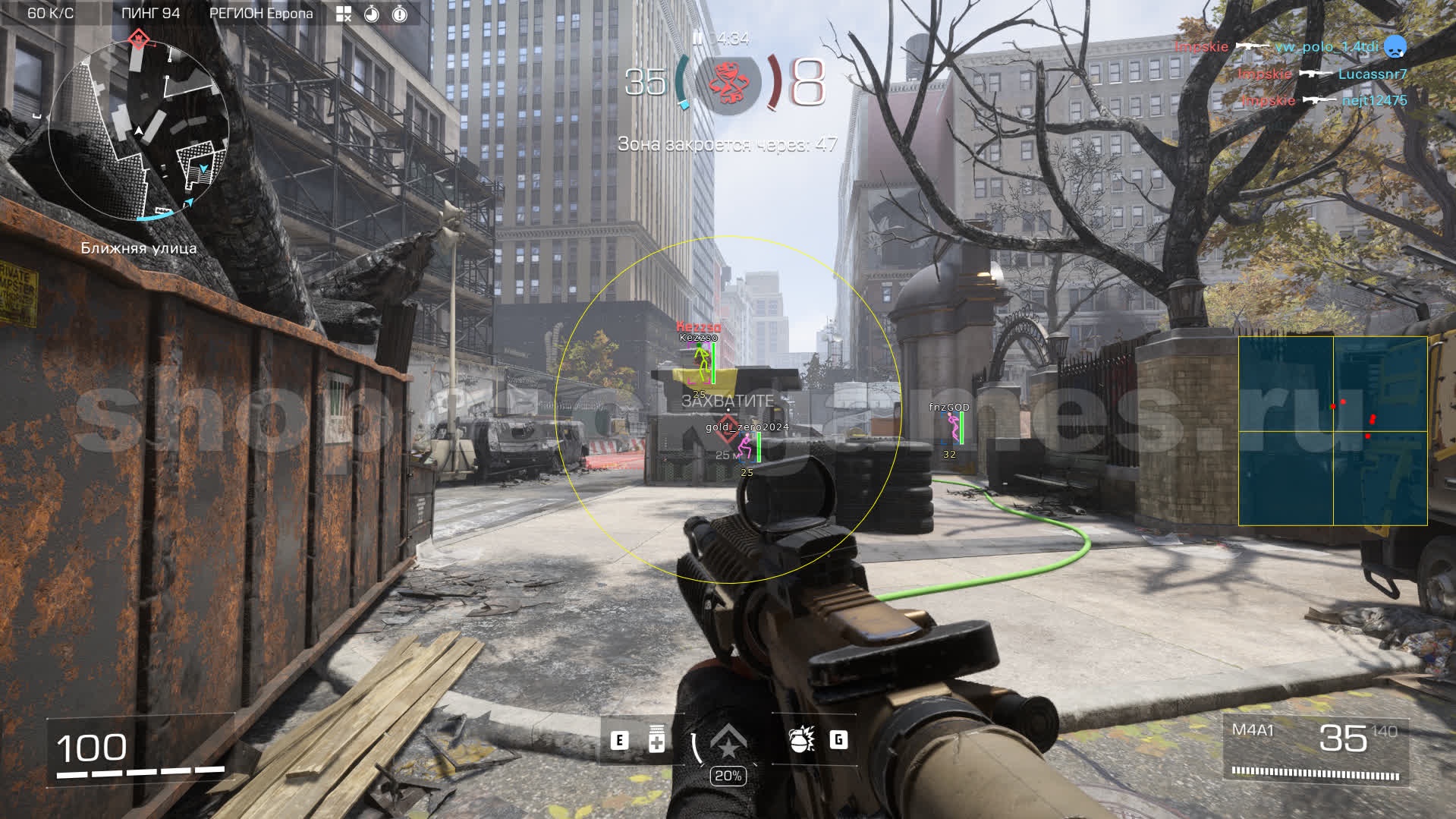Image resolution: width=1456 pixels, height=819 pixels.
Task: Click the red objective emblem between scores
Action: pos(727,82)
